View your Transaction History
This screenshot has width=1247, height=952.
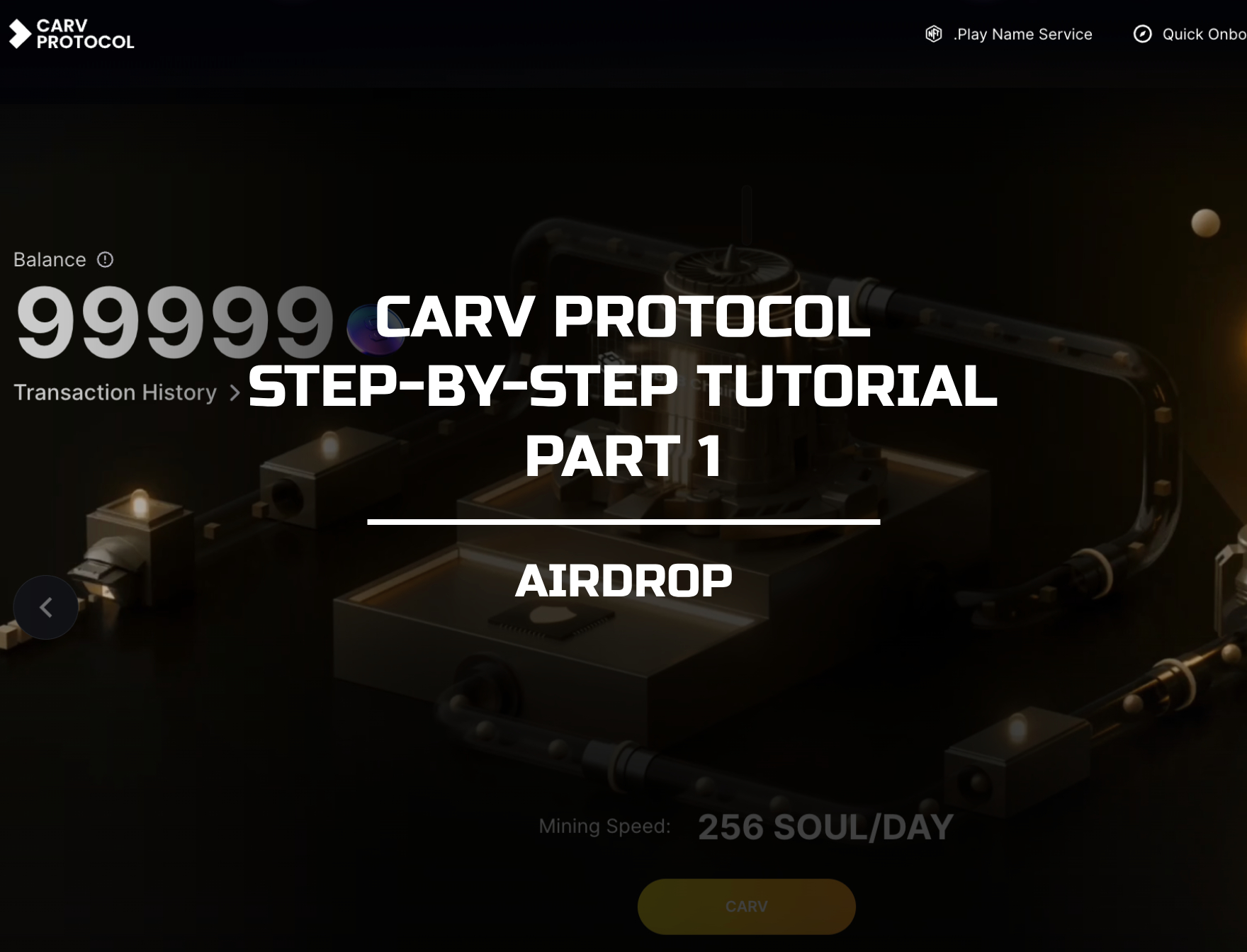click(x=115, y=392)
